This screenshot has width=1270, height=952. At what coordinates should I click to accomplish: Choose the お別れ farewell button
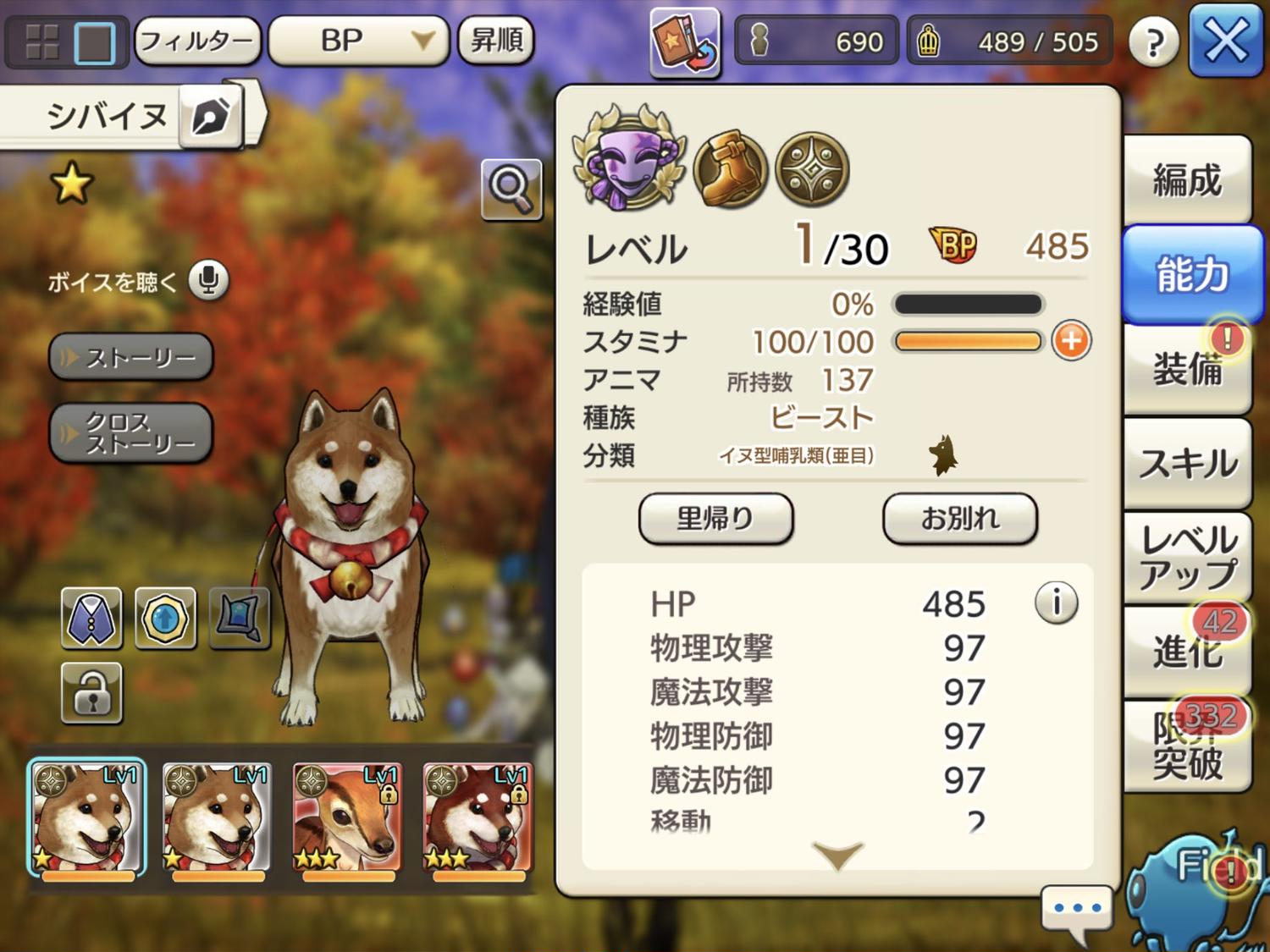959,518
